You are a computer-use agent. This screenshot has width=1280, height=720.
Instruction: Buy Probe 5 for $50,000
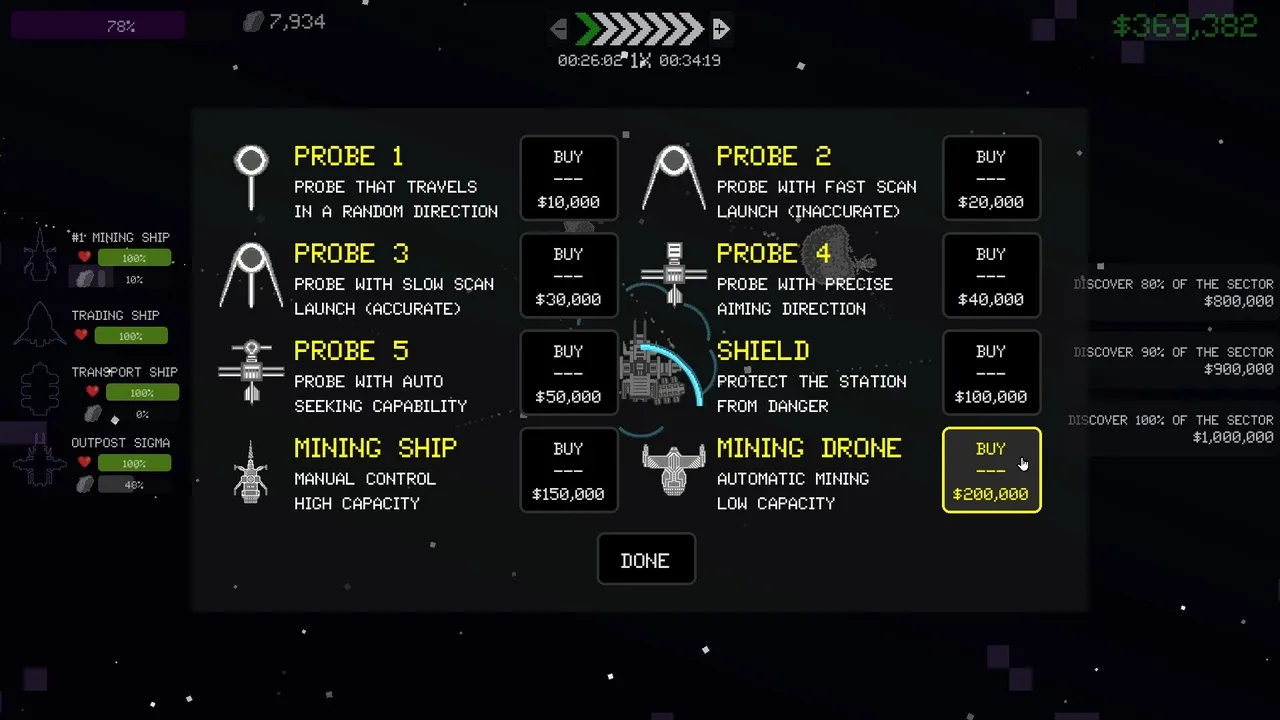(x=569, y=373)
